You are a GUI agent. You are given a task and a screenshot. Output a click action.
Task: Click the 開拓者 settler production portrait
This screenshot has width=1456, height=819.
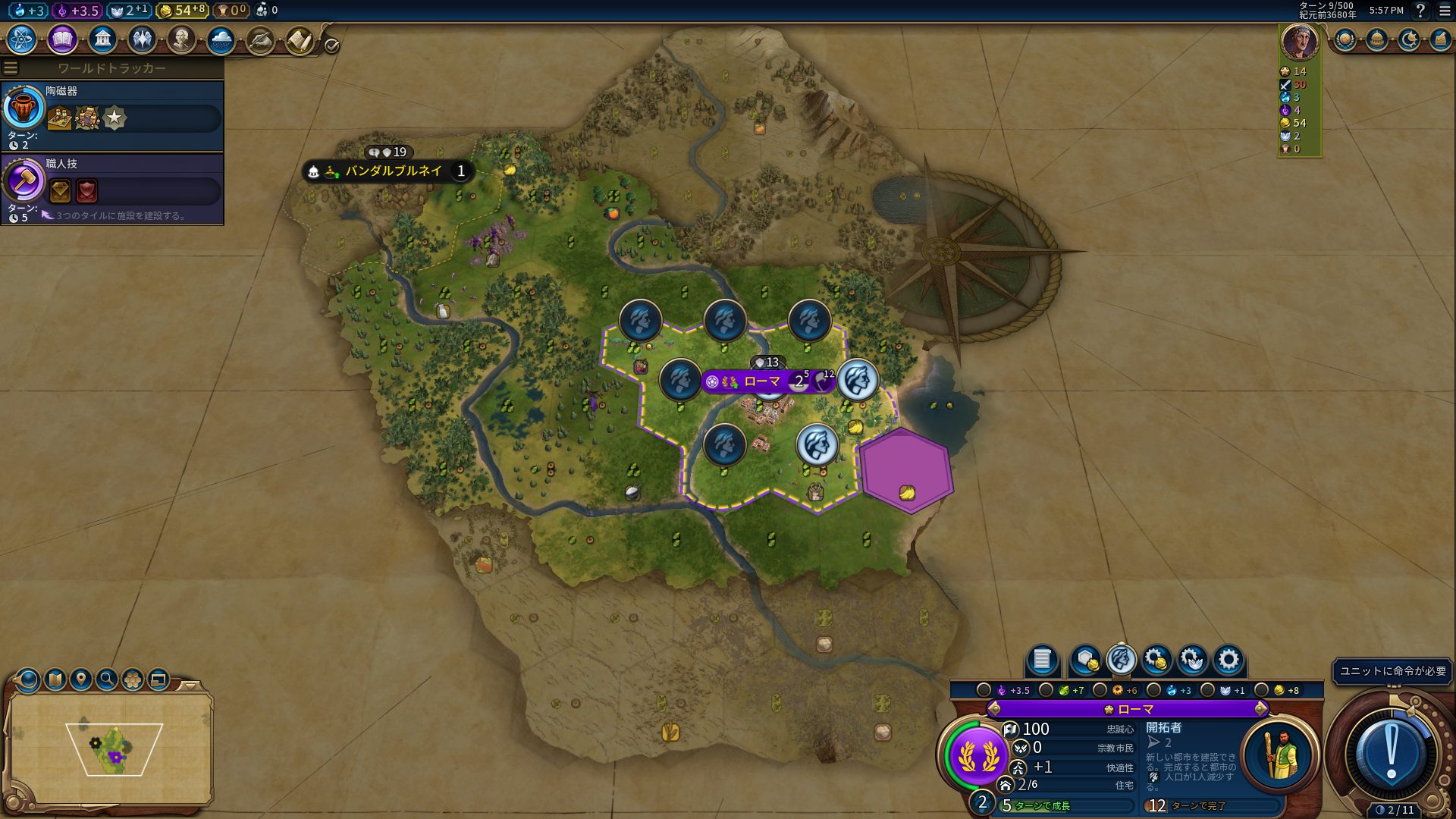[1279, 754]
